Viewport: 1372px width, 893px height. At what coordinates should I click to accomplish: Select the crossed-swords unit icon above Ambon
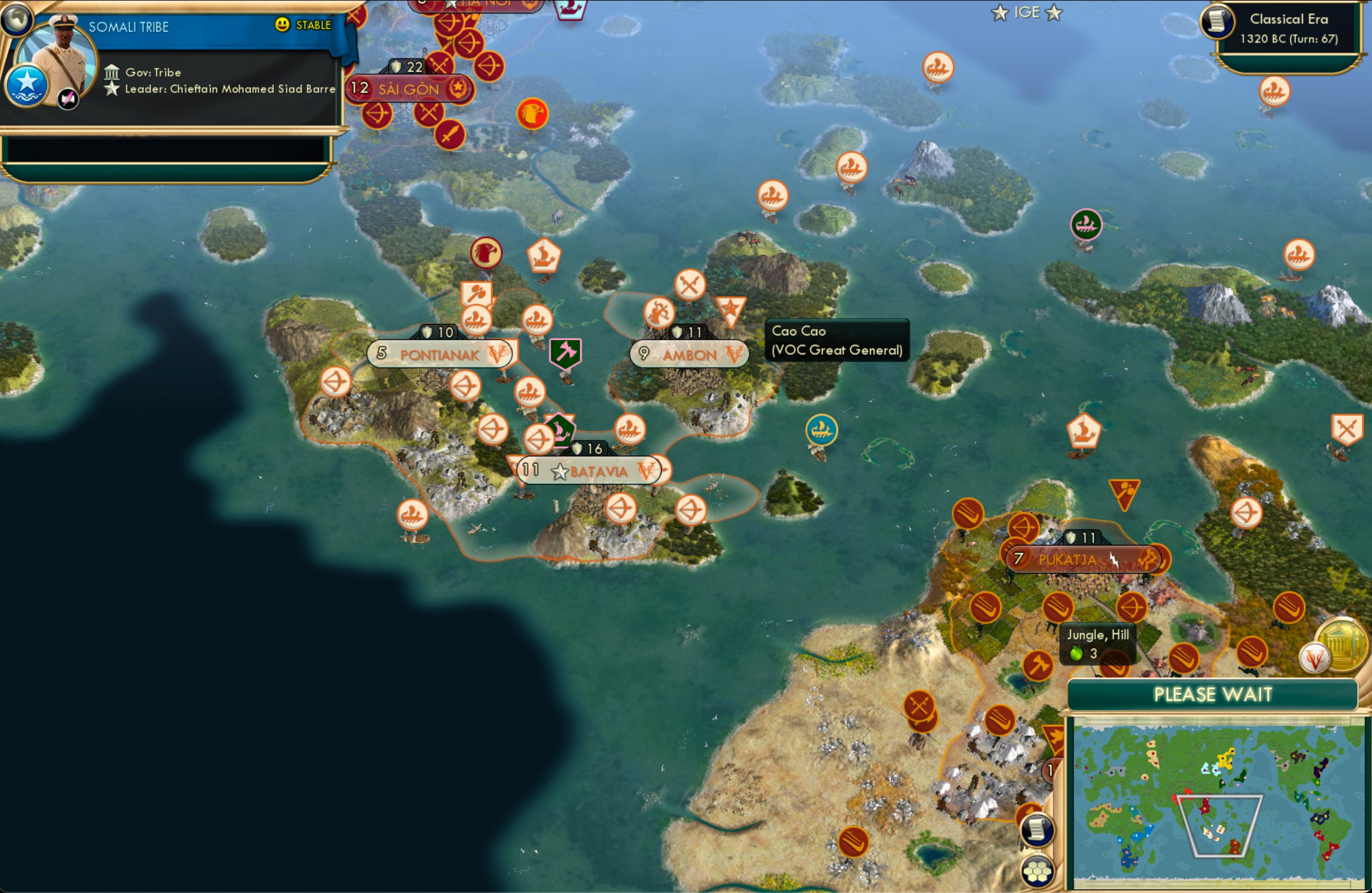(690, 283)
